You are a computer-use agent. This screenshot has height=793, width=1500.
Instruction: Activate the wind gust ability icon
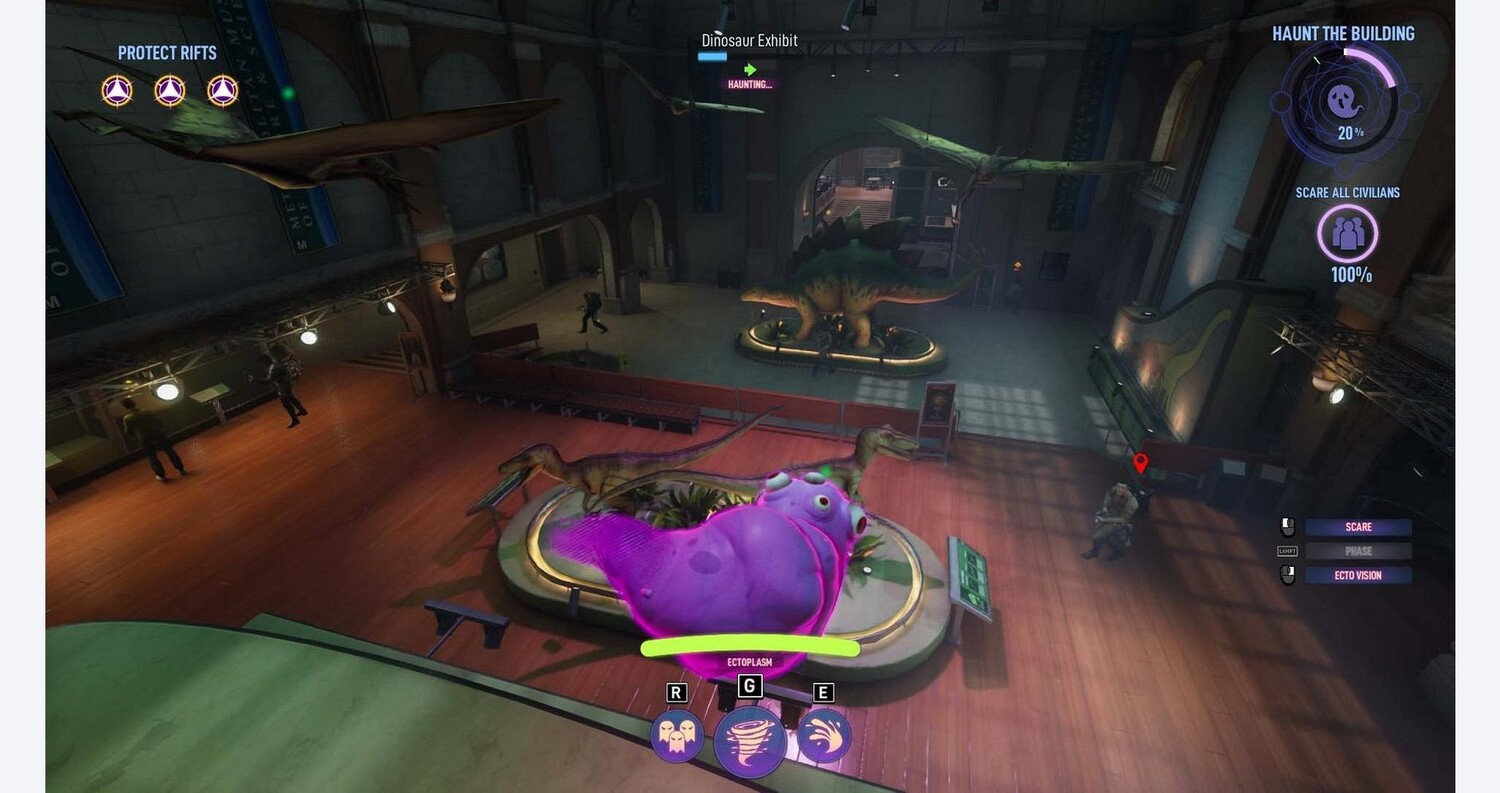click(x=823, y=736)
